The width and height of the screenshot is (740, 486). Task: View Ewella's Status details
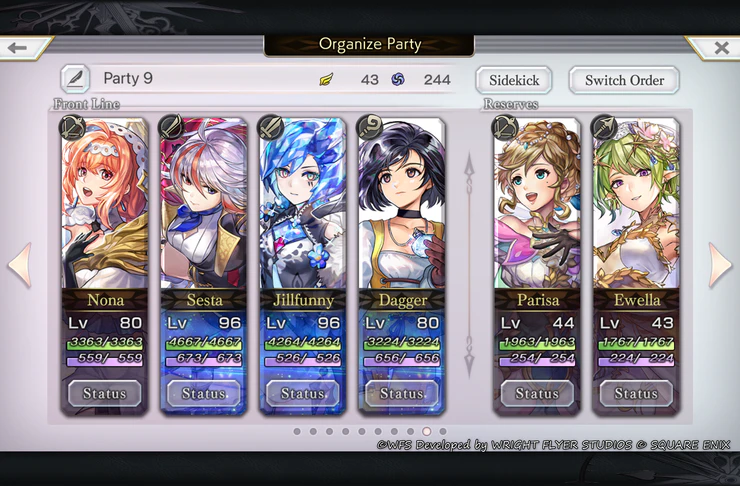(636, 393)
